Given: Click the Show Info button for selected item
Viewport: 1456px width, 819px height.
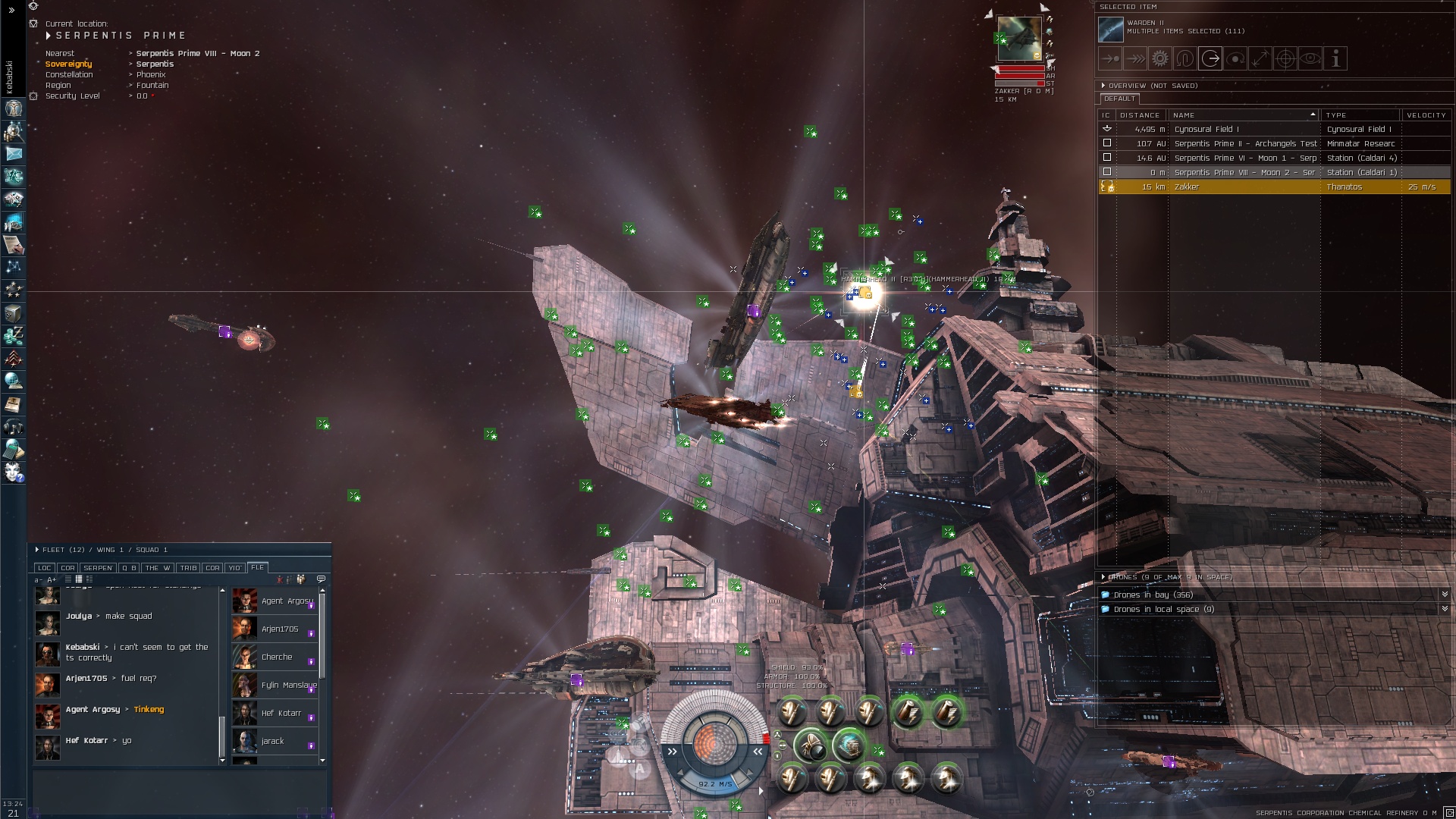Looking at the screenshot, I should [1335, 58].
